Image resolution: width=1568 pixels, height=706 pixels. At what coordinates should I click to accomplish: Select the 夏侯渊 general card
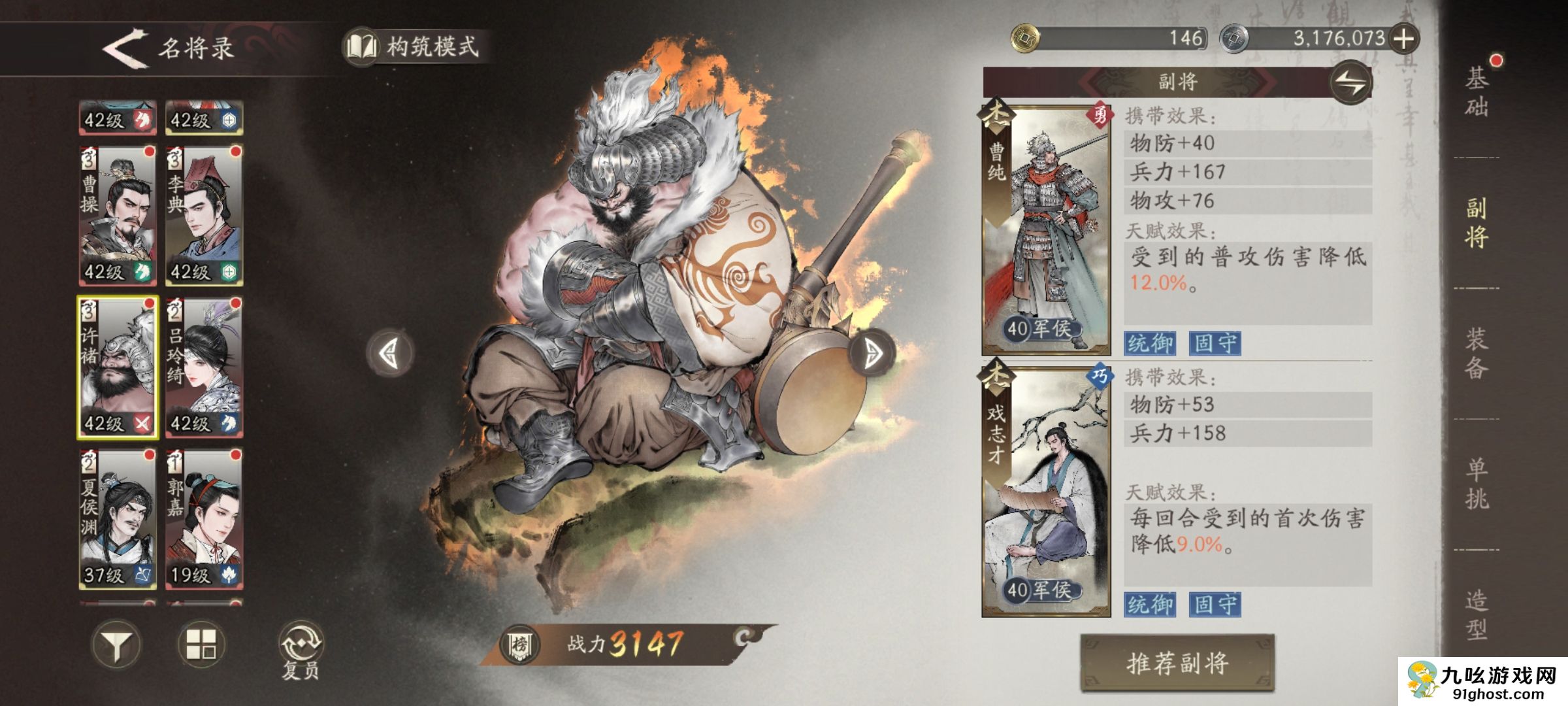[x=118, y=519]
